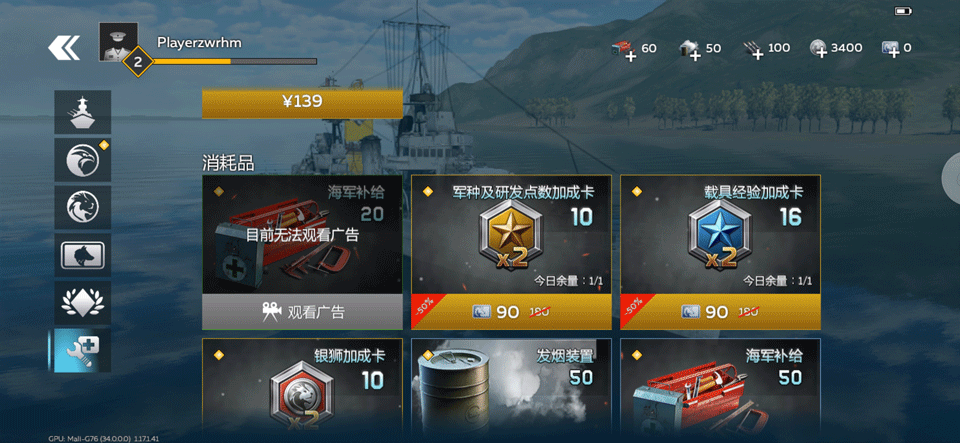Viewport: 960px width, 443px height.
Task: Open the warship shop category
Action: point(82,112)
